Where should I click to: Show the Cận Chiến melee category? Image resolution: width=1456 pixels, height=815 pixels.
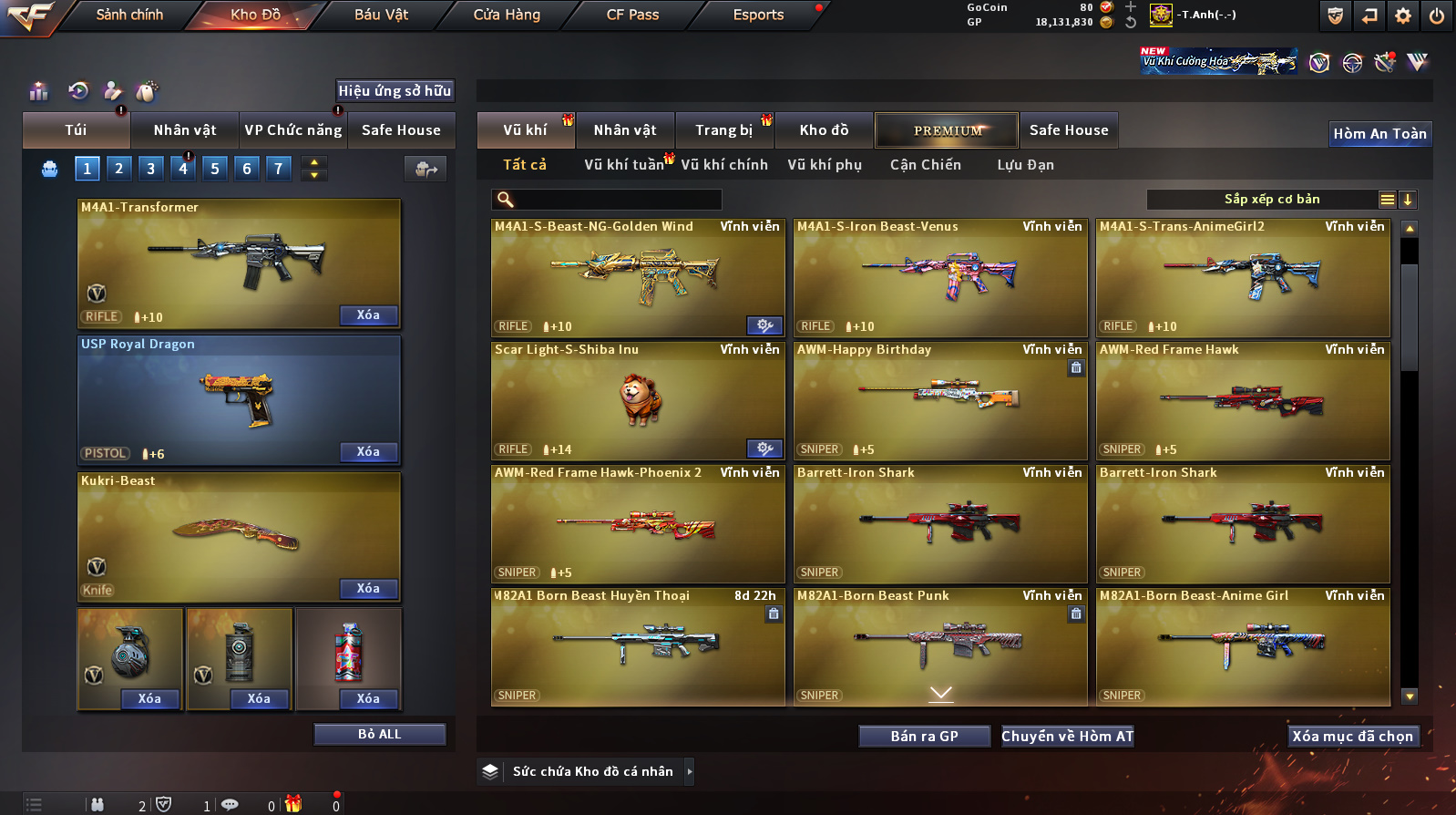(925, 165)
